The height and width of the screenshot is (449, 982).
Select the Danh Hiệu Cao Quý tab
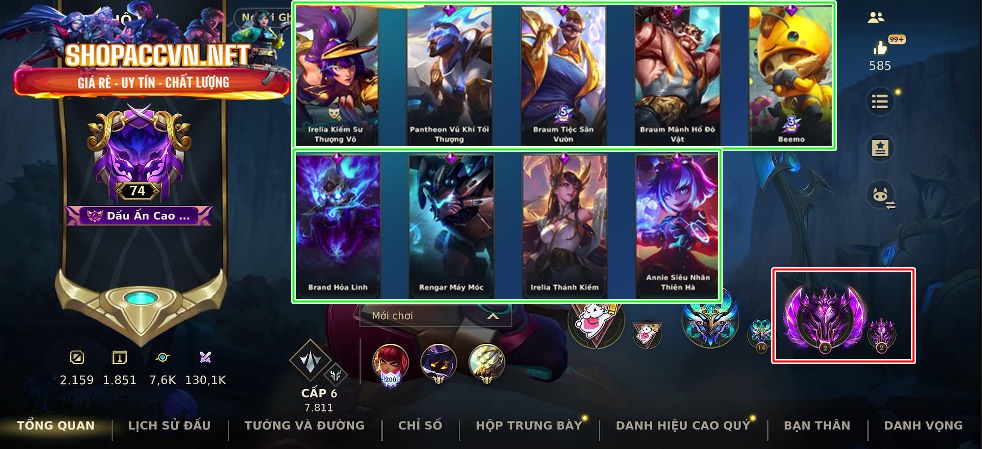pos(683,425)
